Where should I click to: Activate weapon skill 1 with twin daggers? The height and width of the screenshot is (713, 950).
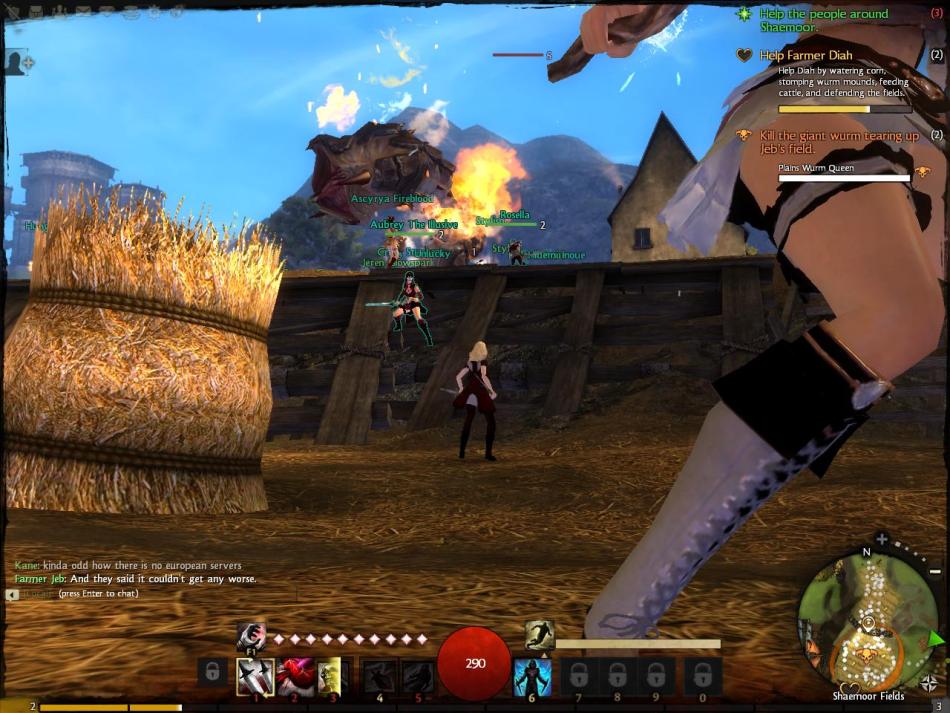tap(255, 676)
